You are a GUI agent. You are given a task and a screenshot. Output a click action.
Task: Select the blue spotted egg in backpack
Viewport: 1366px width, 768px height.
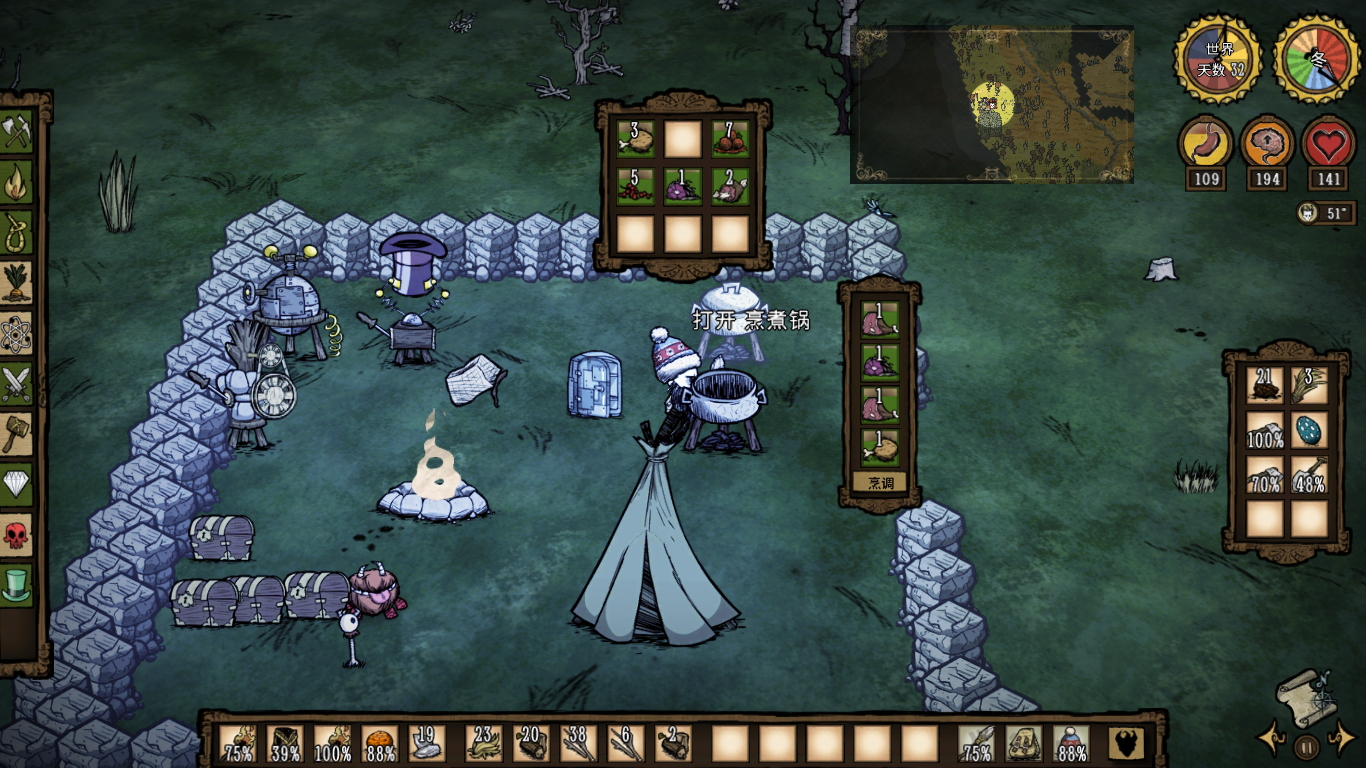tap(1309, 430)
